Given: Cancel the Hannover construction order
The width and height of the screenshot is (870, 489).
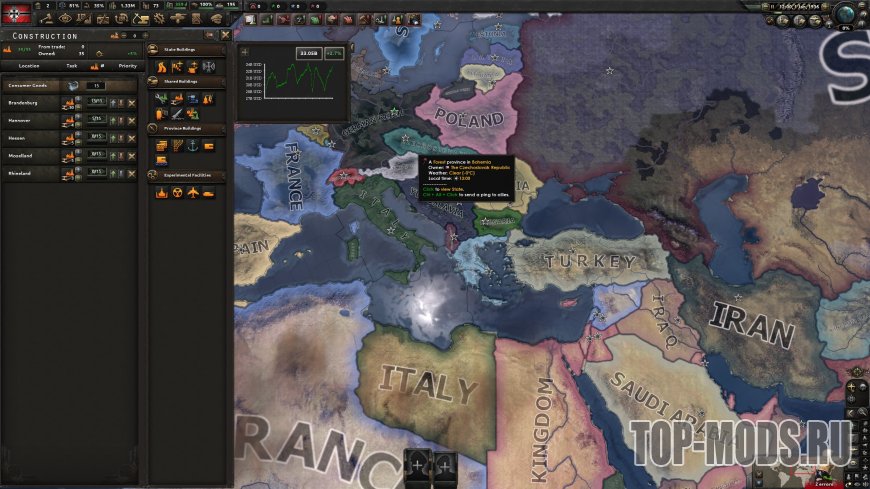Looking at the screenshot, I should [131, 120].
